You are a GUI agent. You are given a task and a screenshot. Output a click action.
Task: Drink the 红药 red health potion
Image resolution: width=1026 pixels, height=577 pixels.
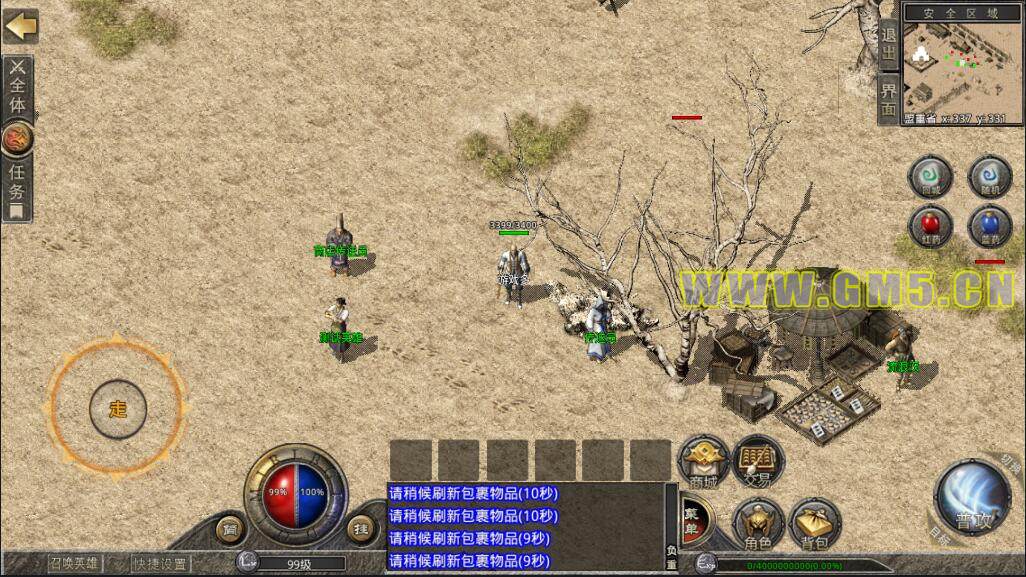(930, 226)
